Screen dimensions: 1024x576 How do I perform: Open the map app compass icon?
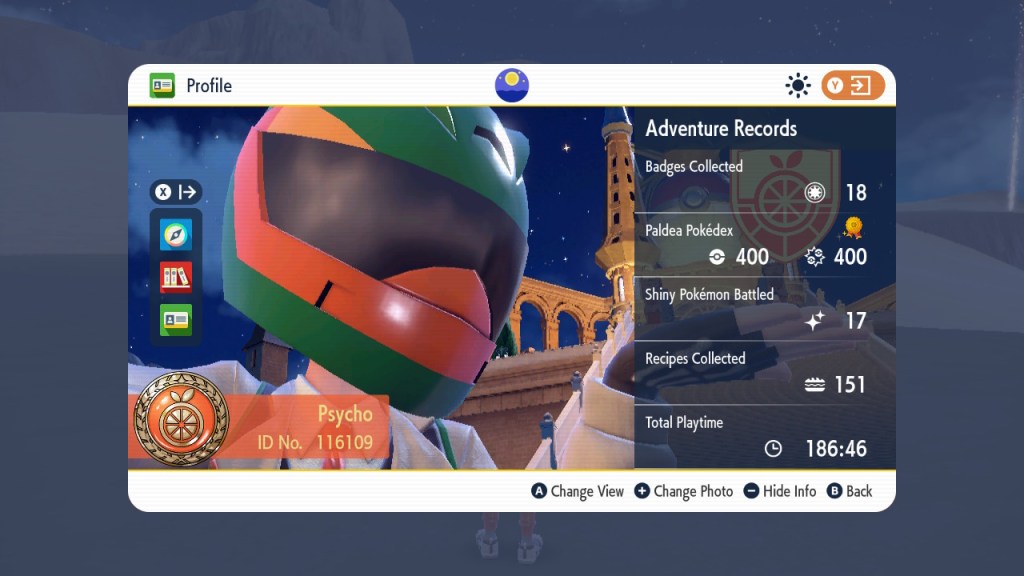(x=176, y=235)
